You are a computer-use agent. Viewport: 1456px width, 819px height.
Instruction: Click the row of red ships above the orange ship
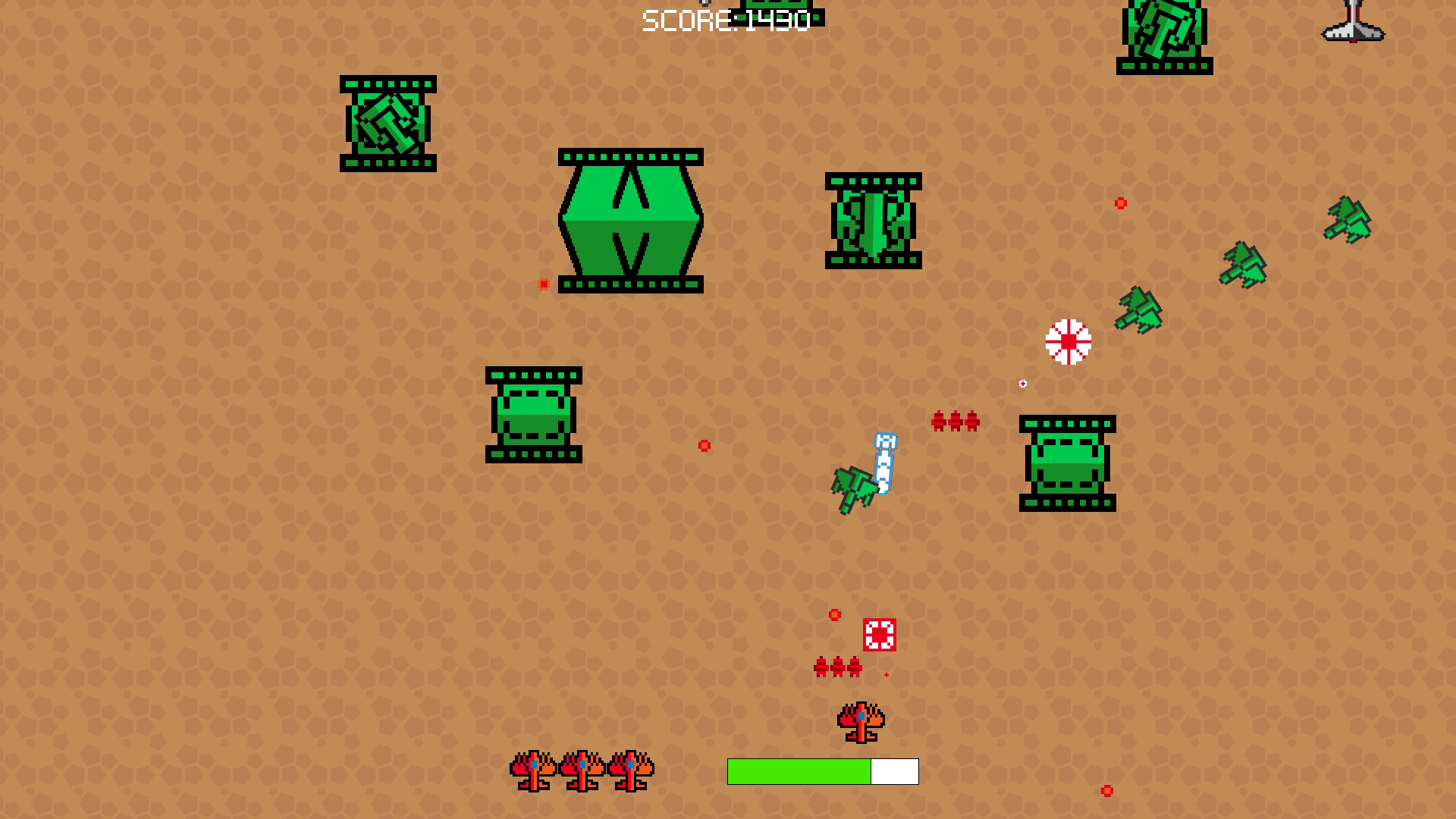[x=836, y=668]
